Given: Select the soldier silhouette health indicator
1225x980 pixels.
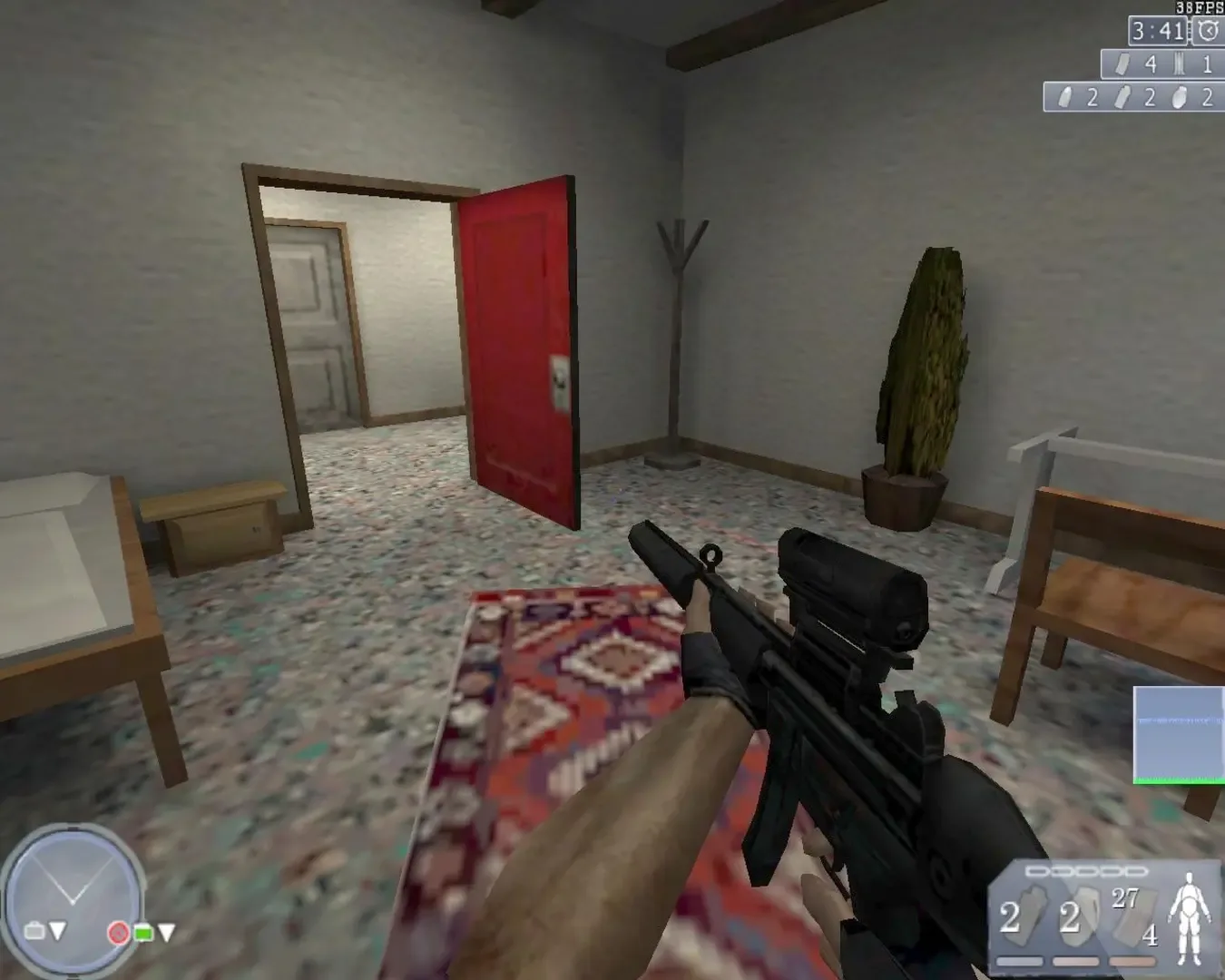Looking at the screenshot, I should (1189, 916).
